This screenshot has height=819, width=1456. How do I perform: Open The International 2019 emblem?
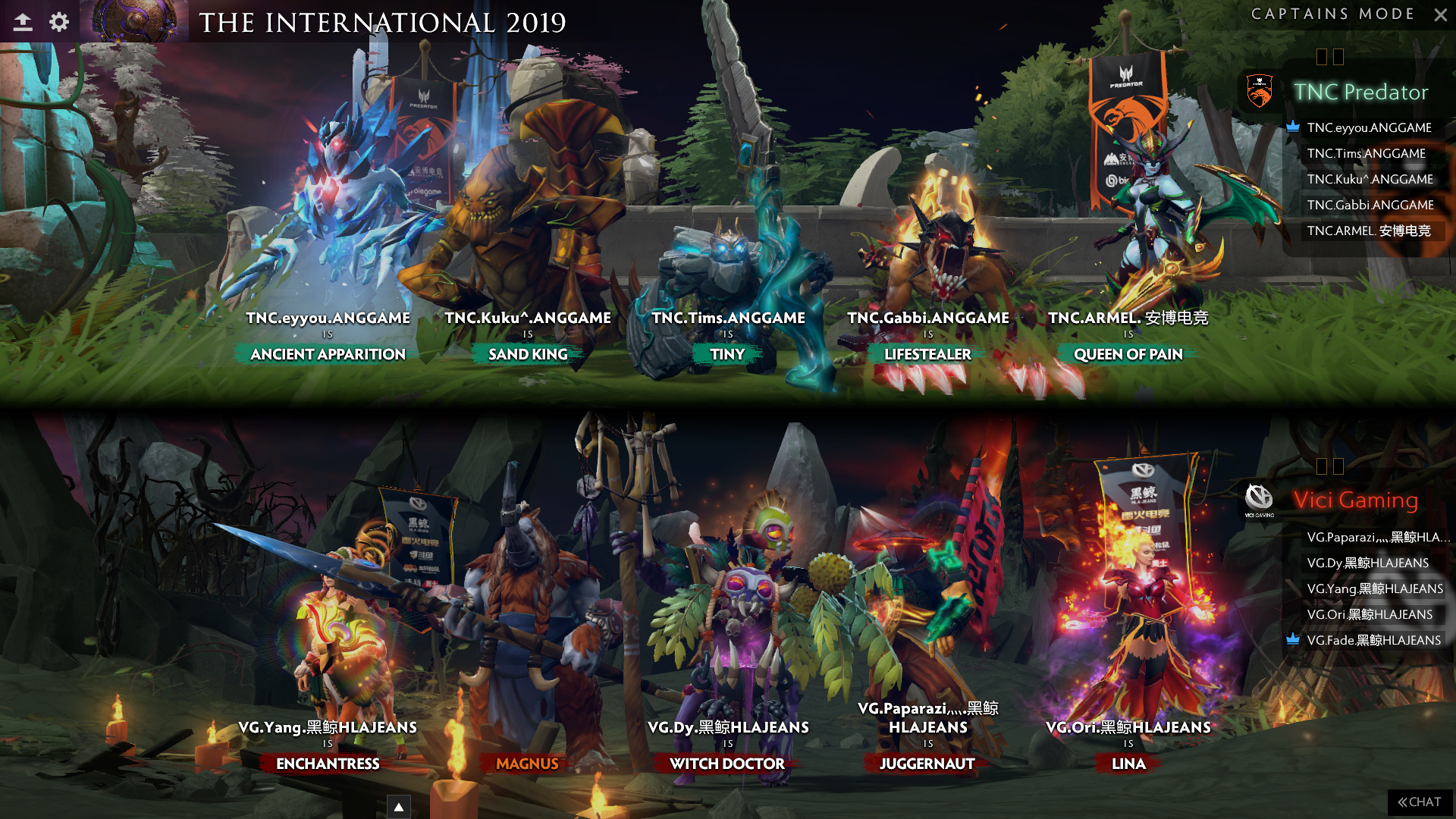135,20
